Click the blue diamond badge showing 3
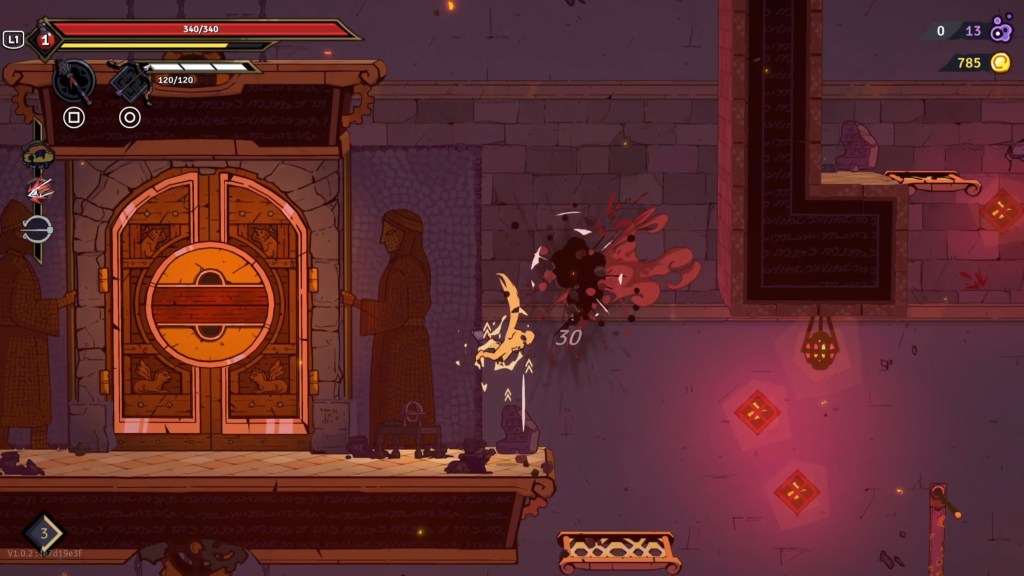The width and height of the screenshot is (1024, 576). click(43, 532)
